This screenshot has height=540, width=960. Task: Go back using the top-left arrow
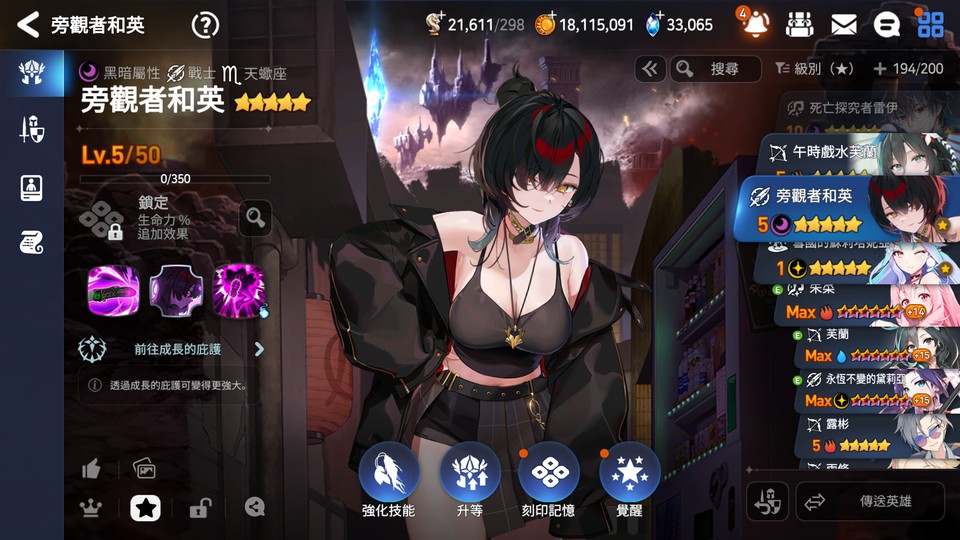pyautogui.click(x=28, y=24)
